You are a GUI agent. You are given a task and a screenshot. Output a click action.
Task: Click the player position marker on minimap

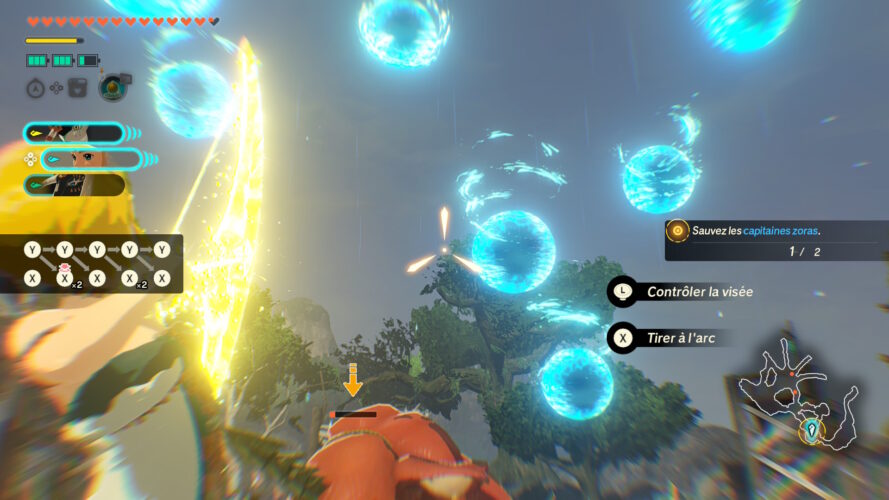812,429
